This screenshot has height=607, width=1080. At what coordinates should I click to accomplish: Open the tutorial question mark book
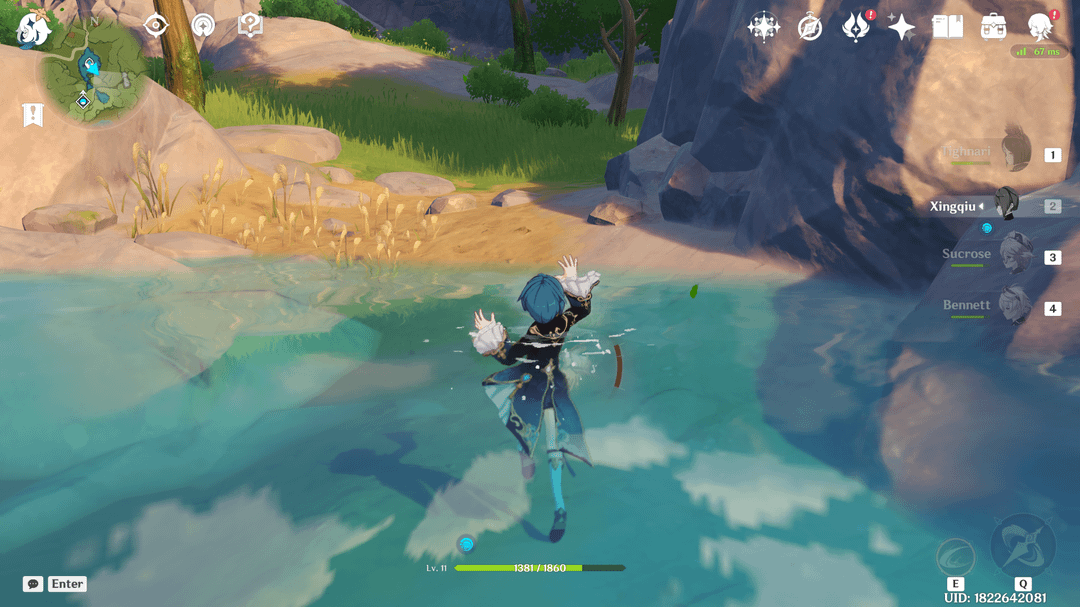250,25
